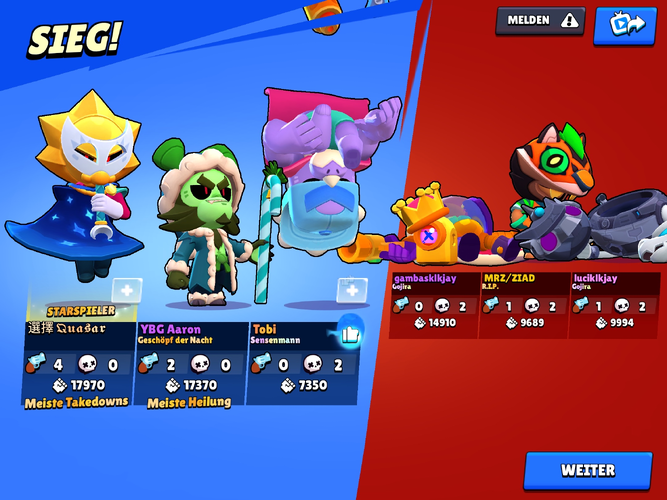Add Quasar as friend via plus icon
This screenshot has width=667, height=500.
point(127,291)
